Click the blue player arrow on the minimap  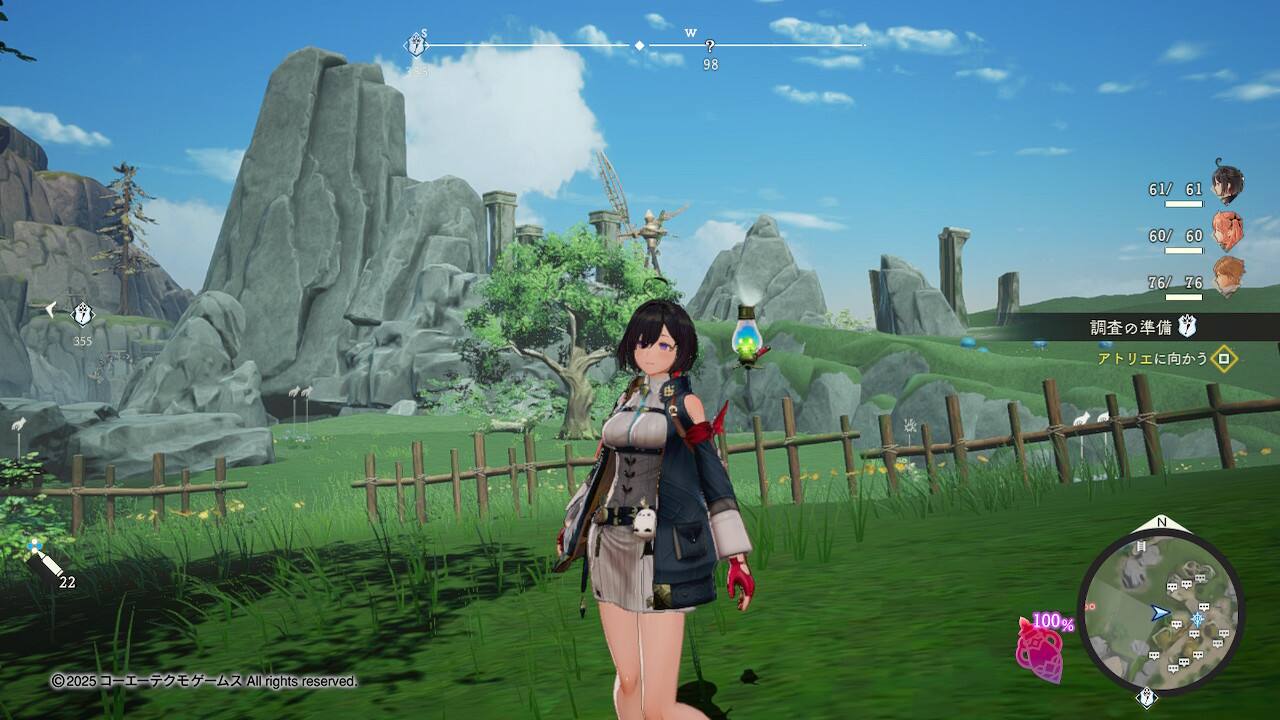tap(1159, 612)
